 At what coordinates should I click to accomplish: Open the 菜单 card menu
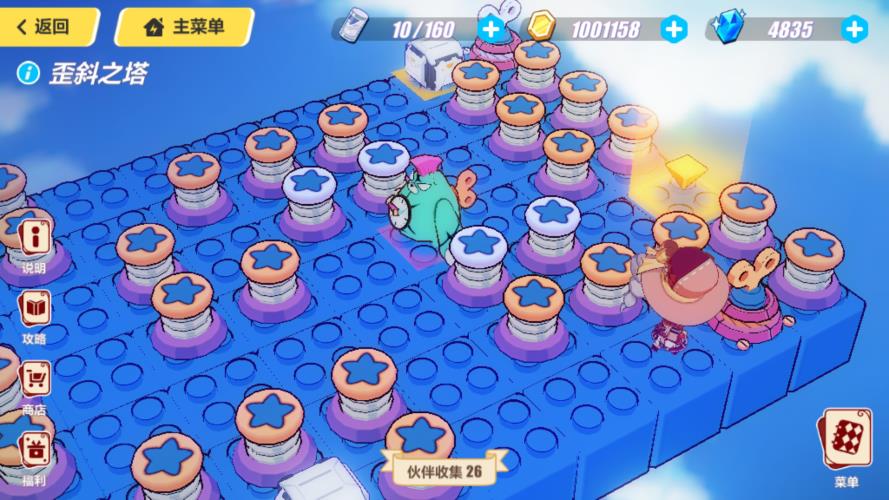pos(846,445)
